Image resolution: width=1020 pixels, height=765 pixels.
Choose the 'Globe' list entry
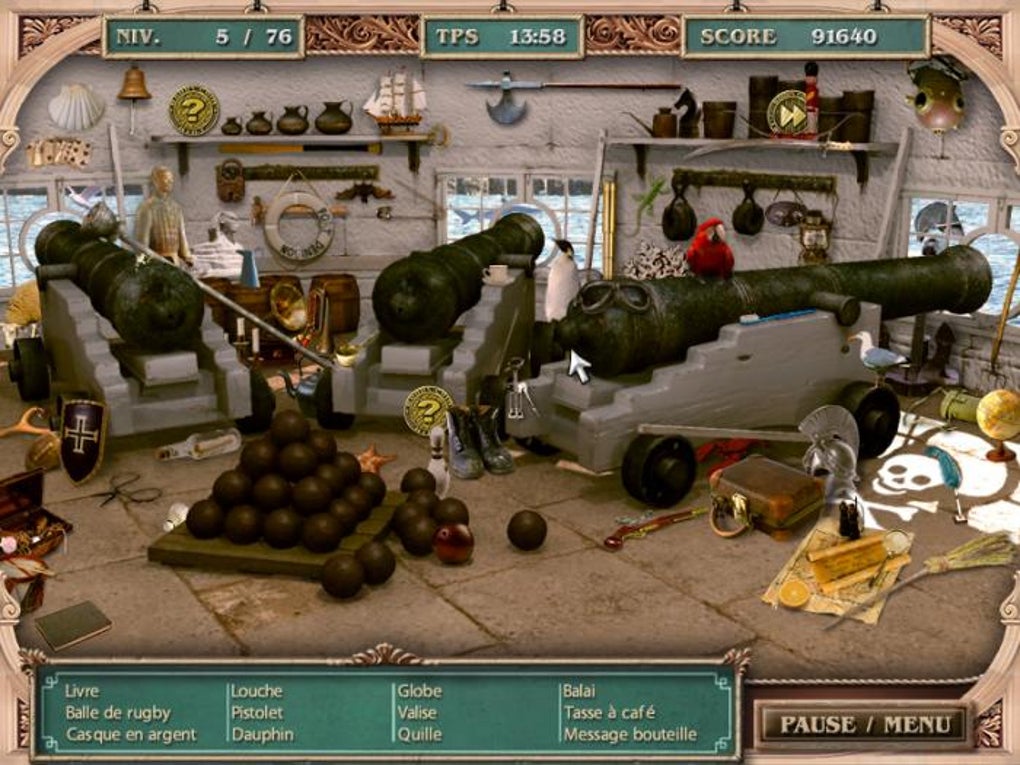420,690
